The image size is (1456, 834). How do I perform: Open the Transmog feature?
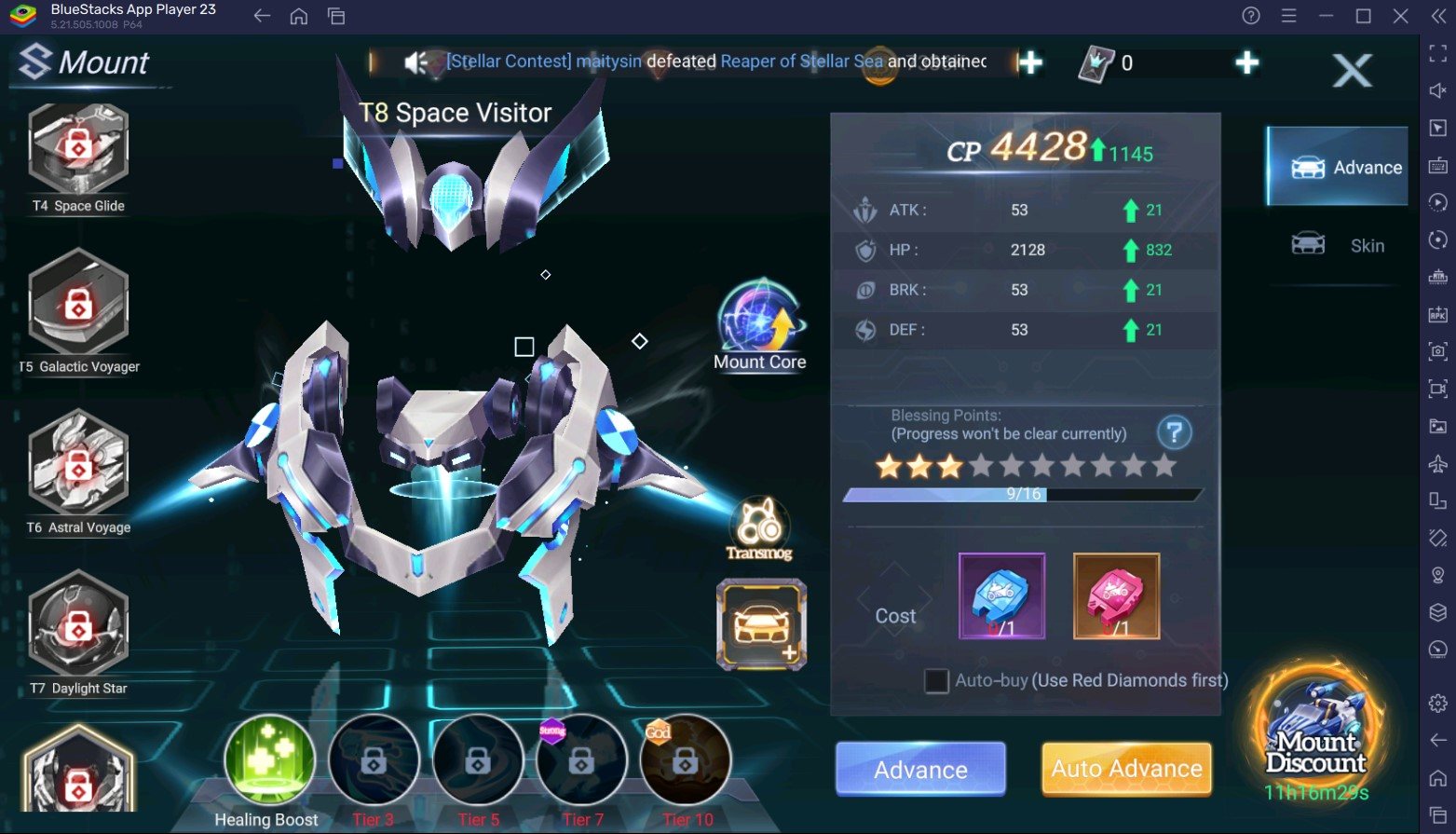[759, 528]
